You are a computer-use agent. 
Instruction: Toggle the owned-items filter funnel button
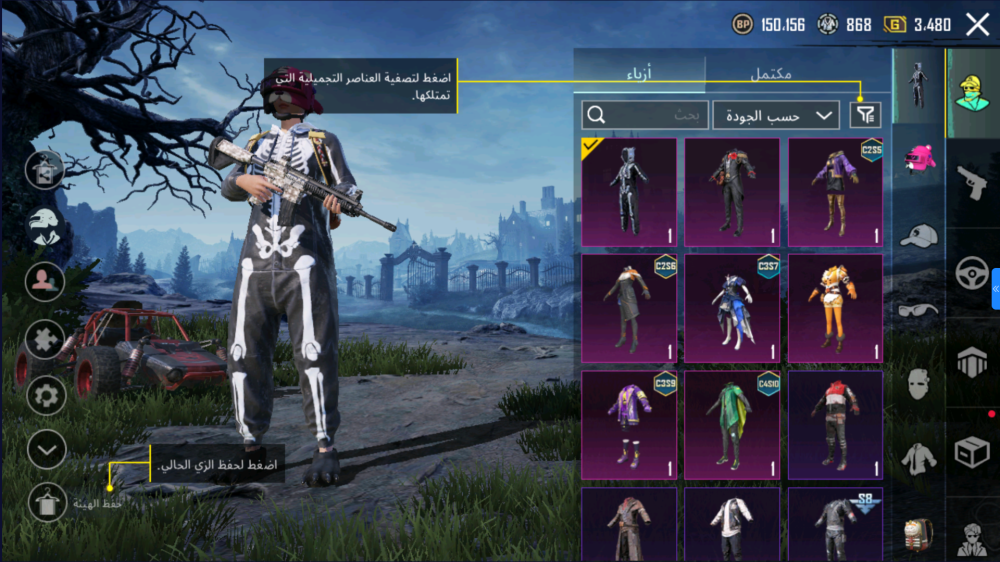click(865, 115)
